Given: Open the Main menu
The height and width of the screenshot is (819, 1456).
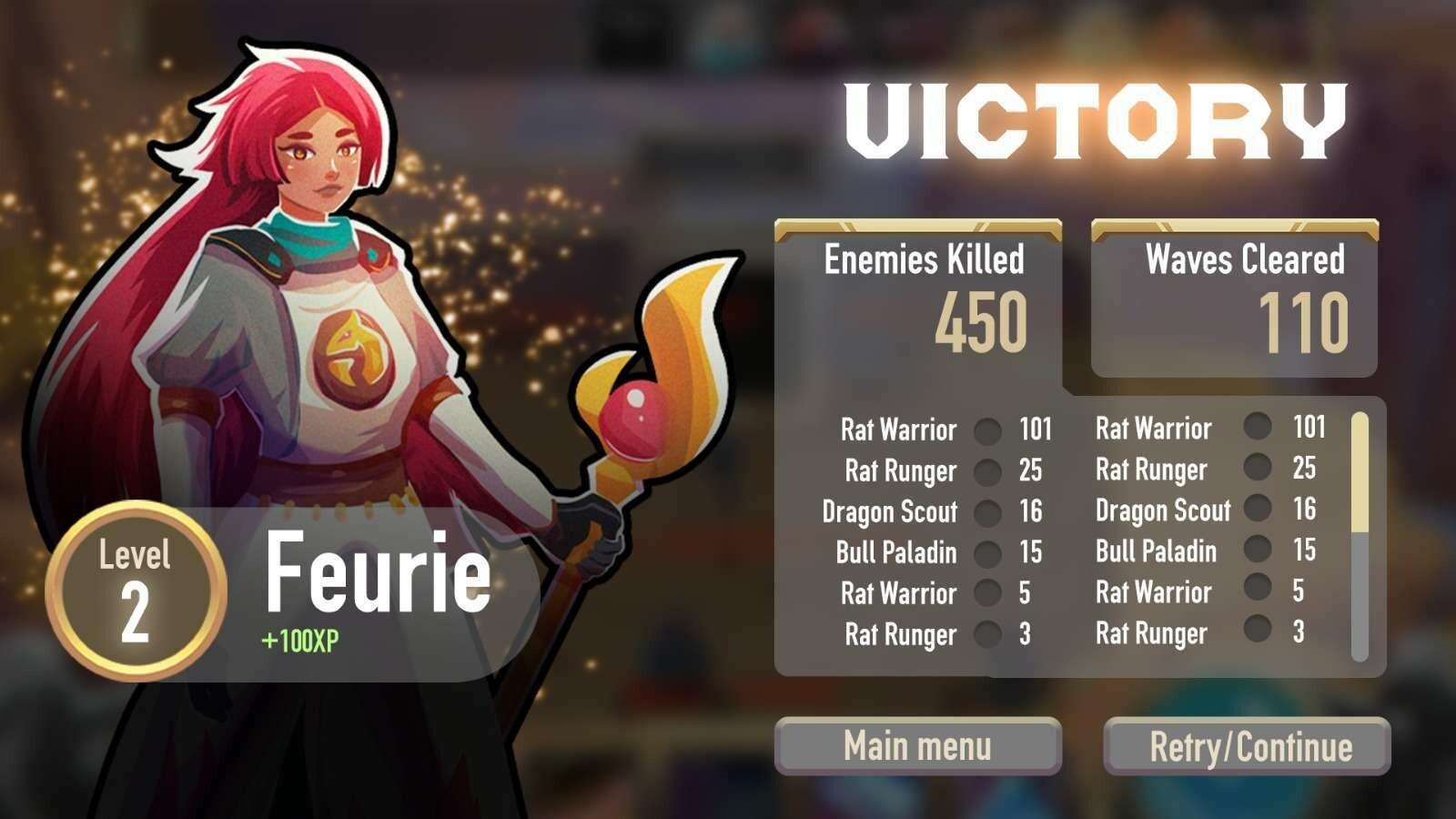Looking at the screenshot, I should (917, 745).
